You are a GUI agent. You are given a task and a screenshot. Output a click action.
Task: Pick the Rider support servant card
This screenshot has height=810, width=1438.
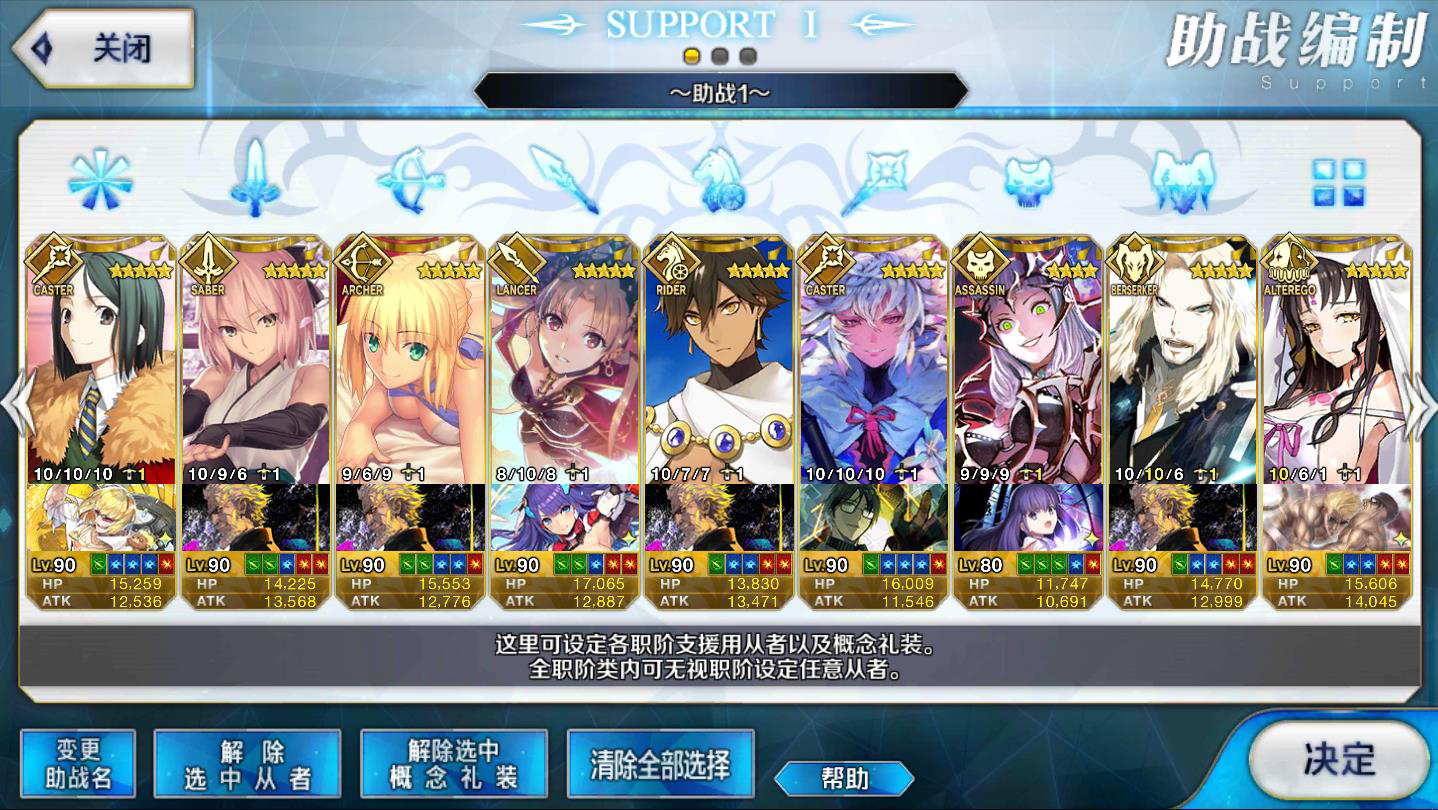pyautogui.click(x=718, y=360)
